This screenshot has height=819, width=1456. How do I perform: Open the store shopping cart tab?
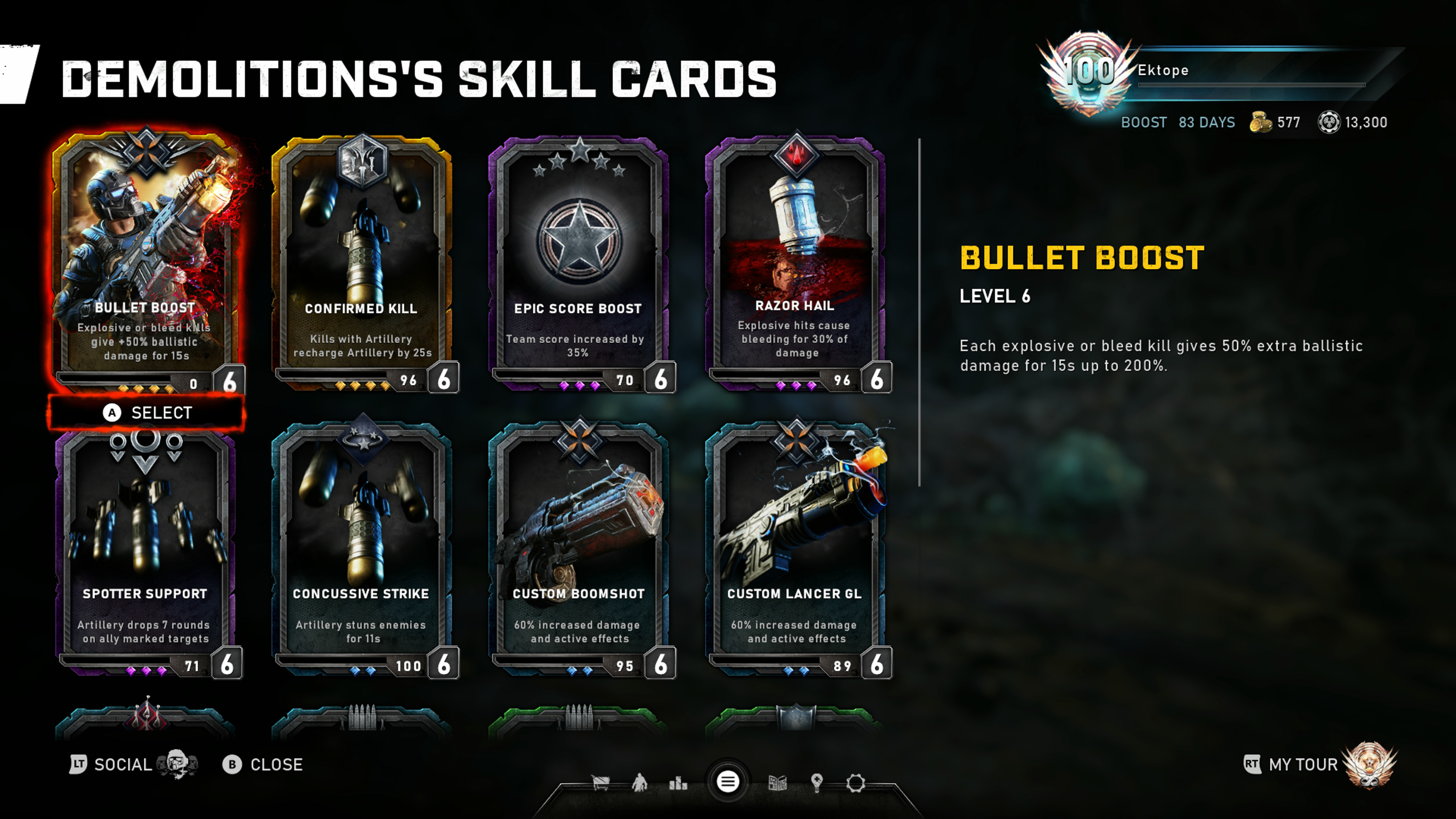pyautogui.click(x=600, y=783)
